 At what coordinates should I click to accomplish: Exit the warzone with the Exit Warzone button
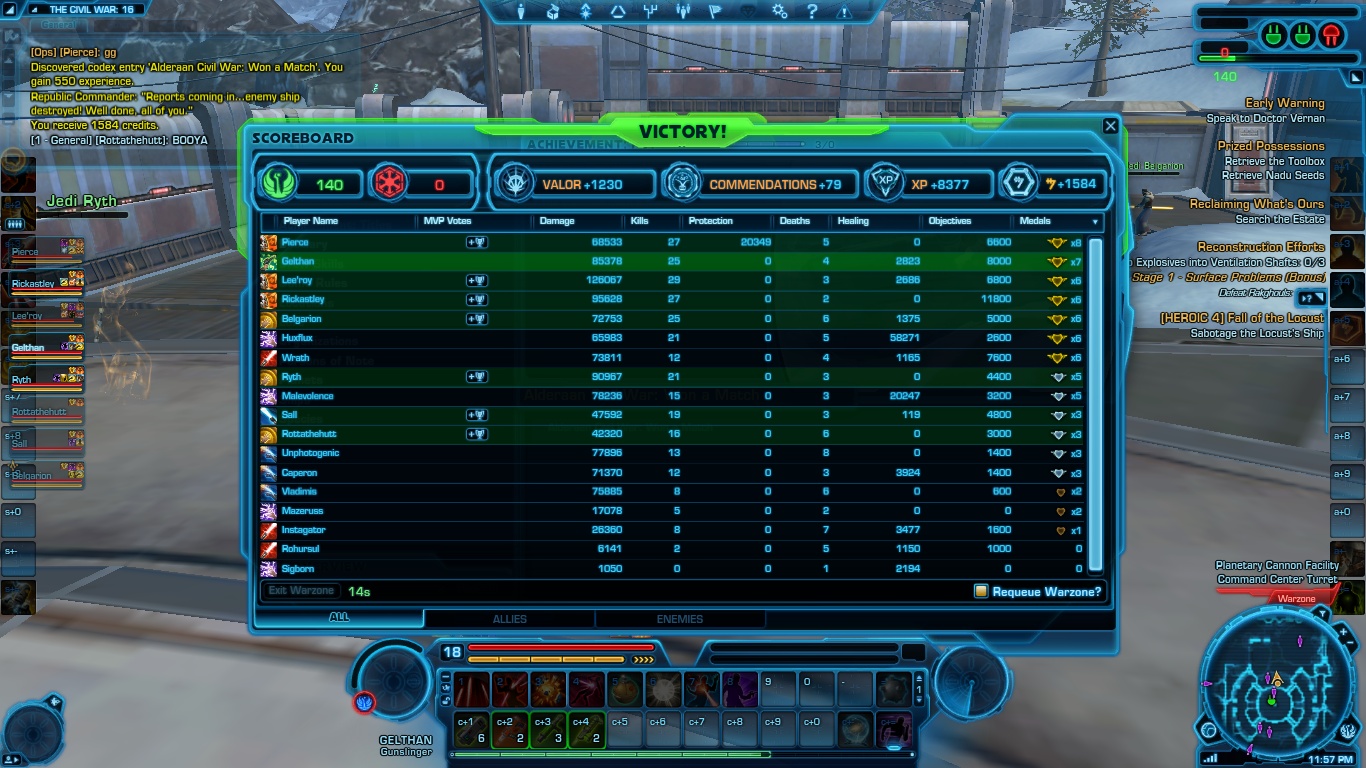[301, 591]
